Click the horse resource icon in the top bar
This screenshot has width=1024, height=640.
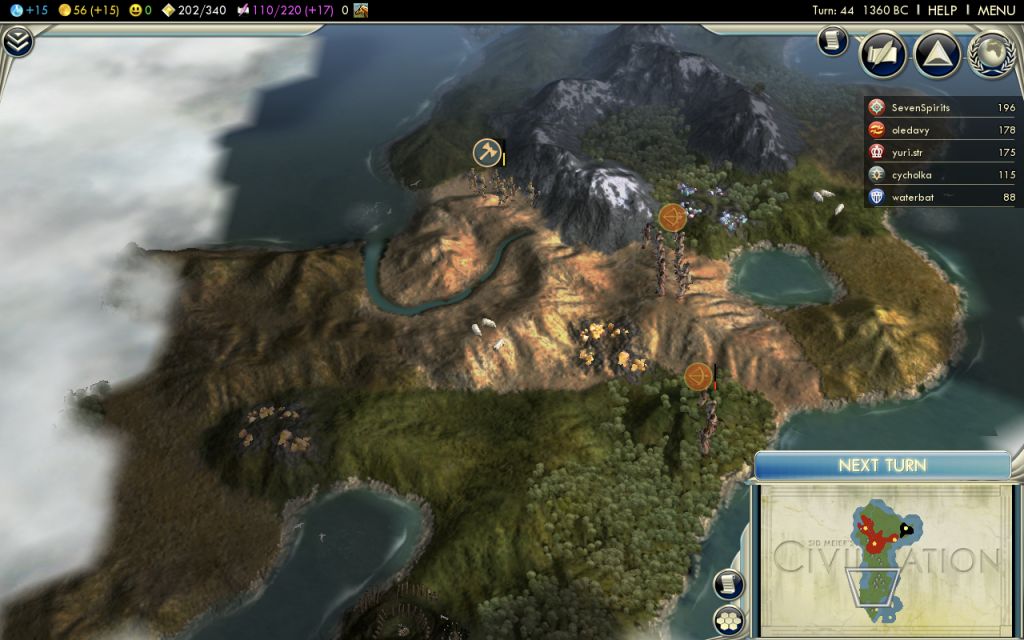[x=361, y=10]
